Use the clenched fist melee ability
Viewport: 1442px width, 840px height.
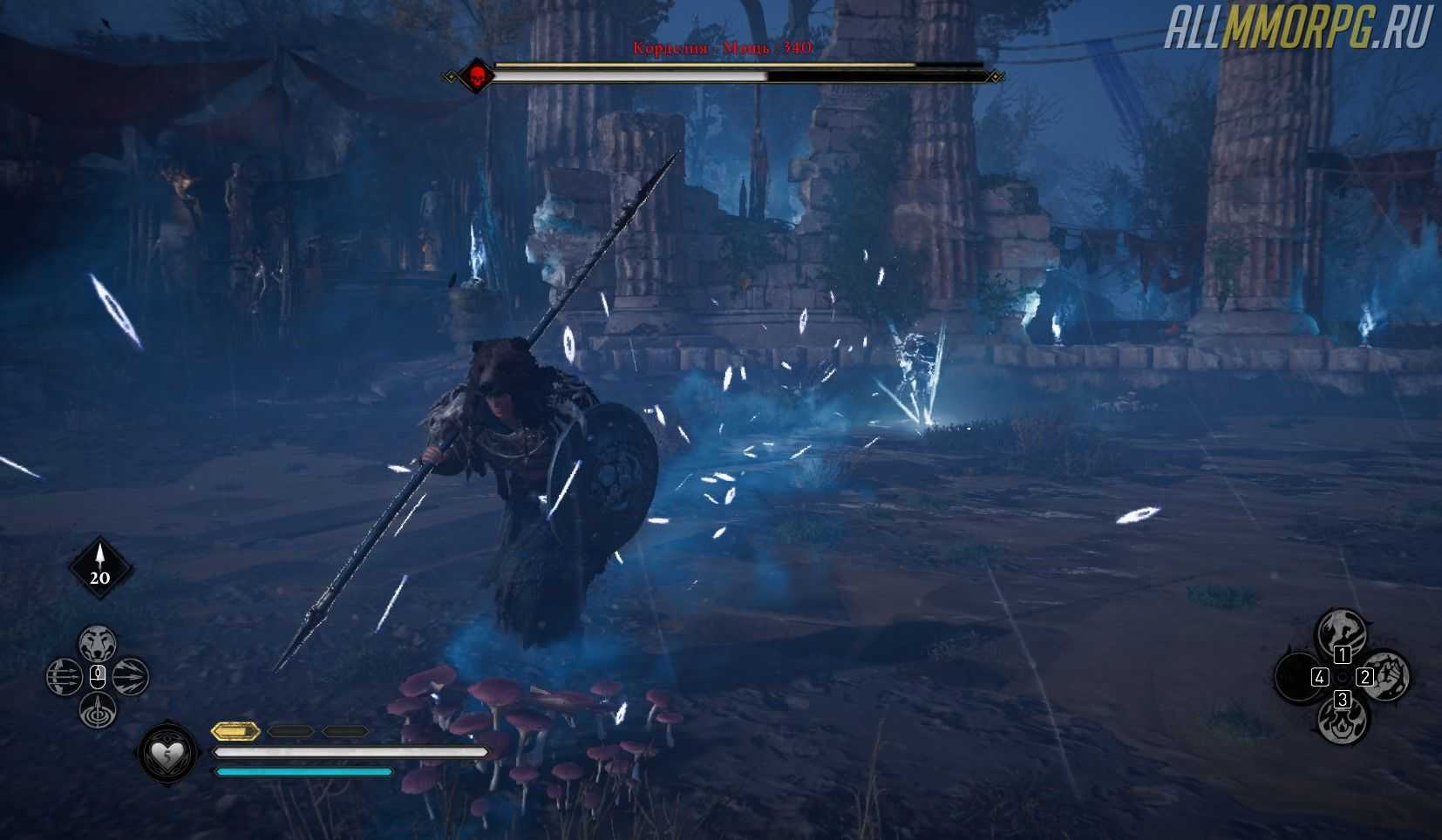tap(1385, 675)
